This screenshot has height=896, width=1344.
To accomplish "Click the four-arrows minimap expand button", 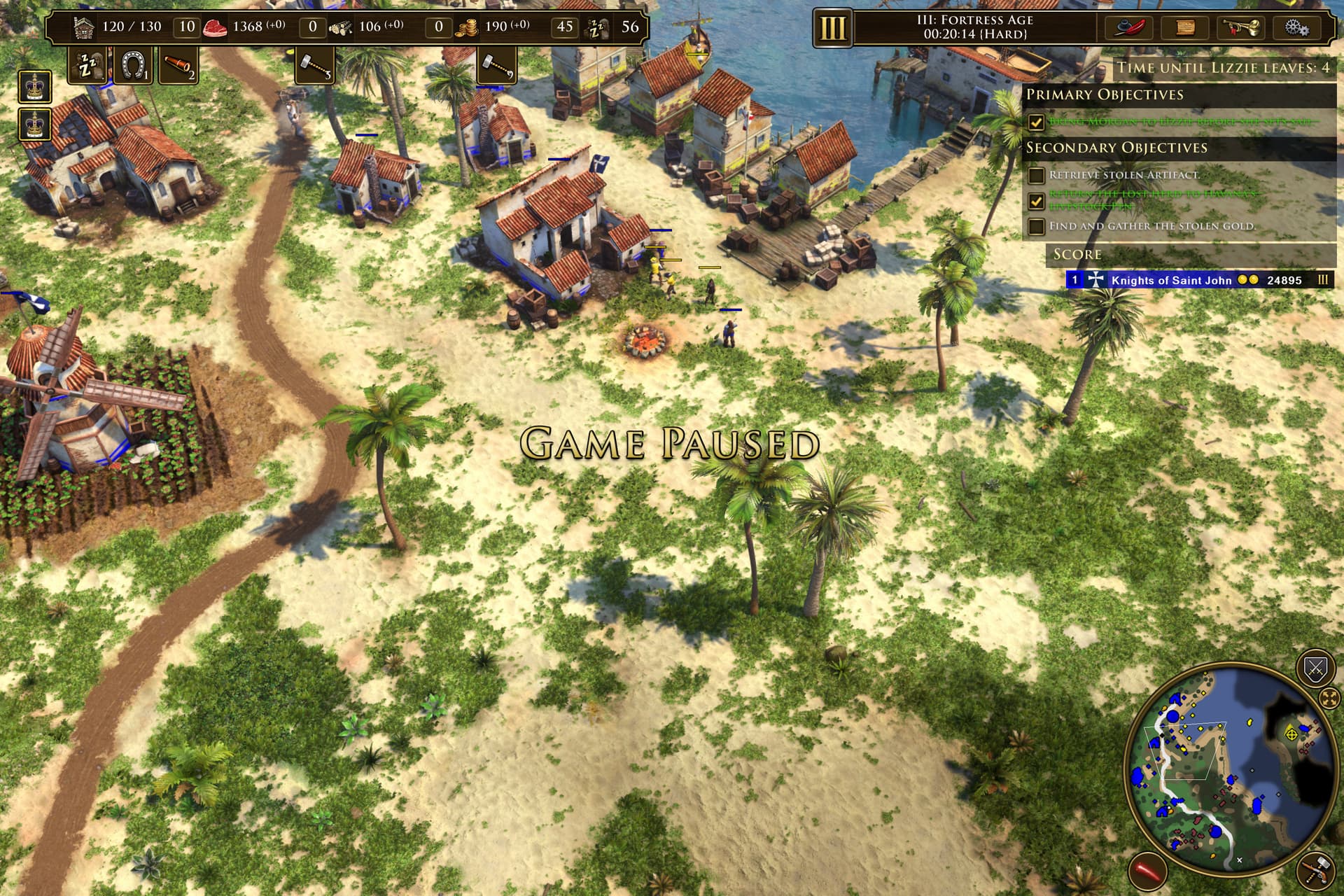I will pos(1329,698).
